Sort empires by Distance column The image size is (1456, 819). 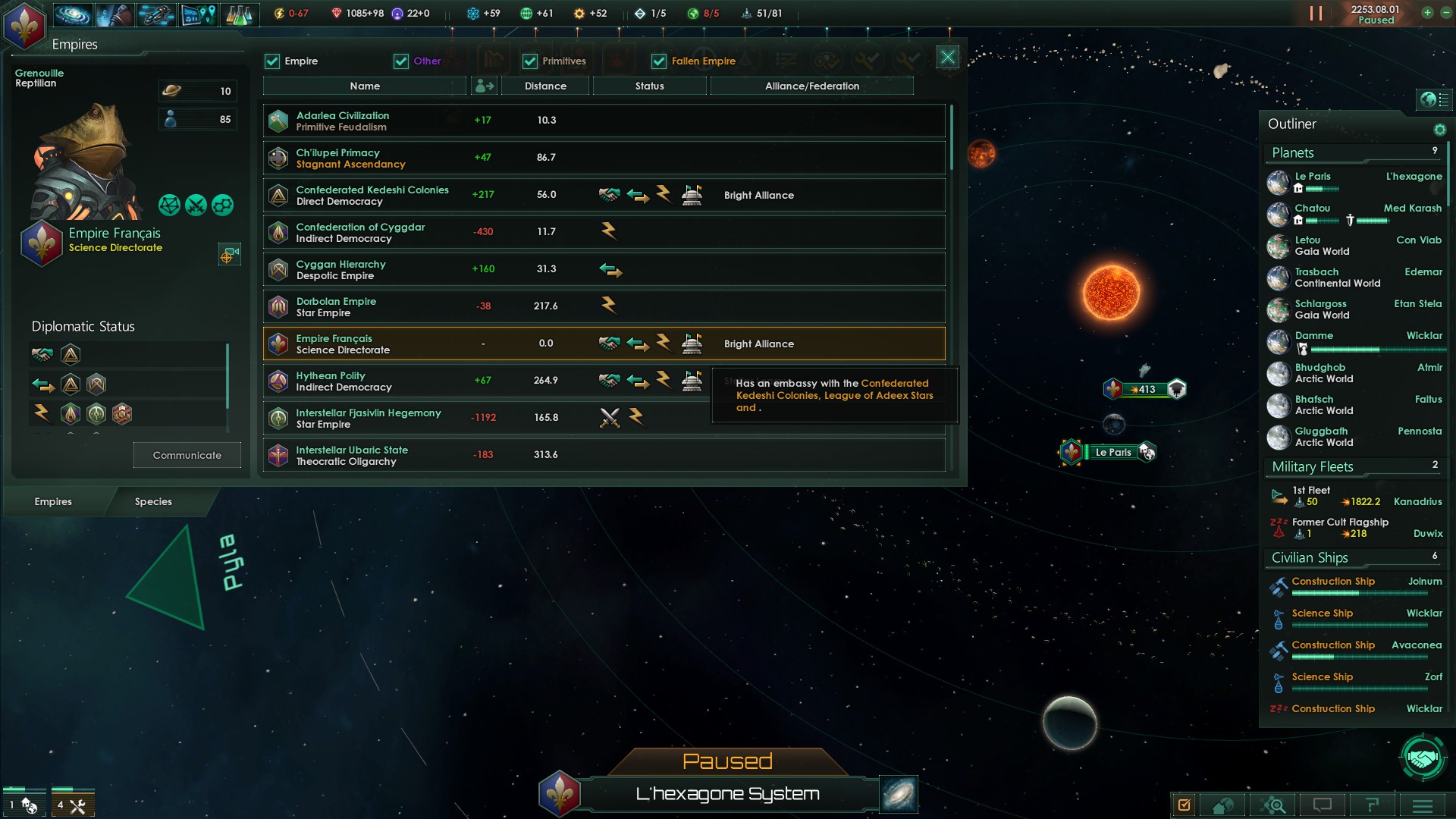pyautogui.click(x=545, y=86)
